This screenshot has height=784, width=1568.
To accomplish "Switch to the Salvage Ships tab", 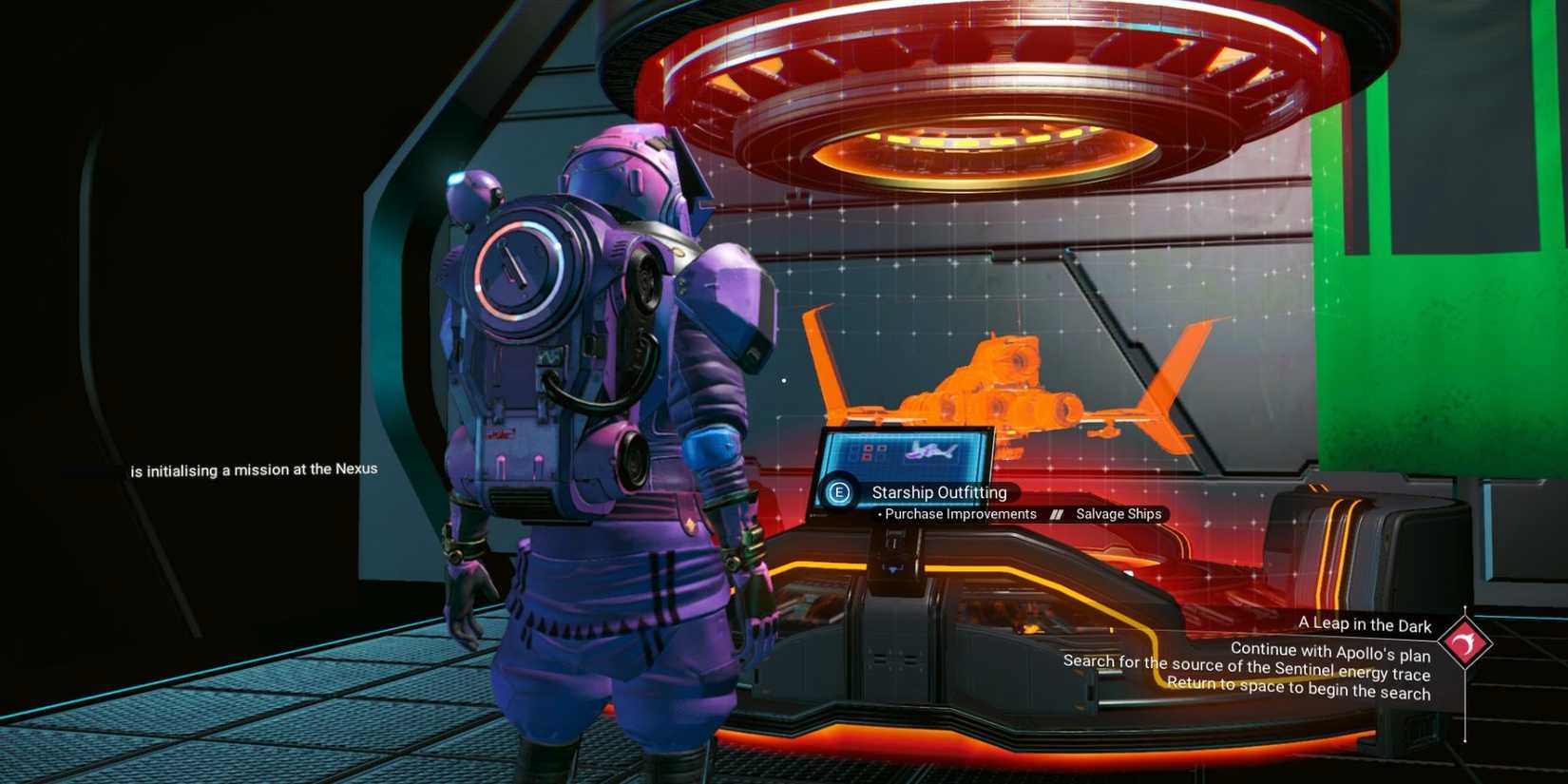I will [1119, 513].
